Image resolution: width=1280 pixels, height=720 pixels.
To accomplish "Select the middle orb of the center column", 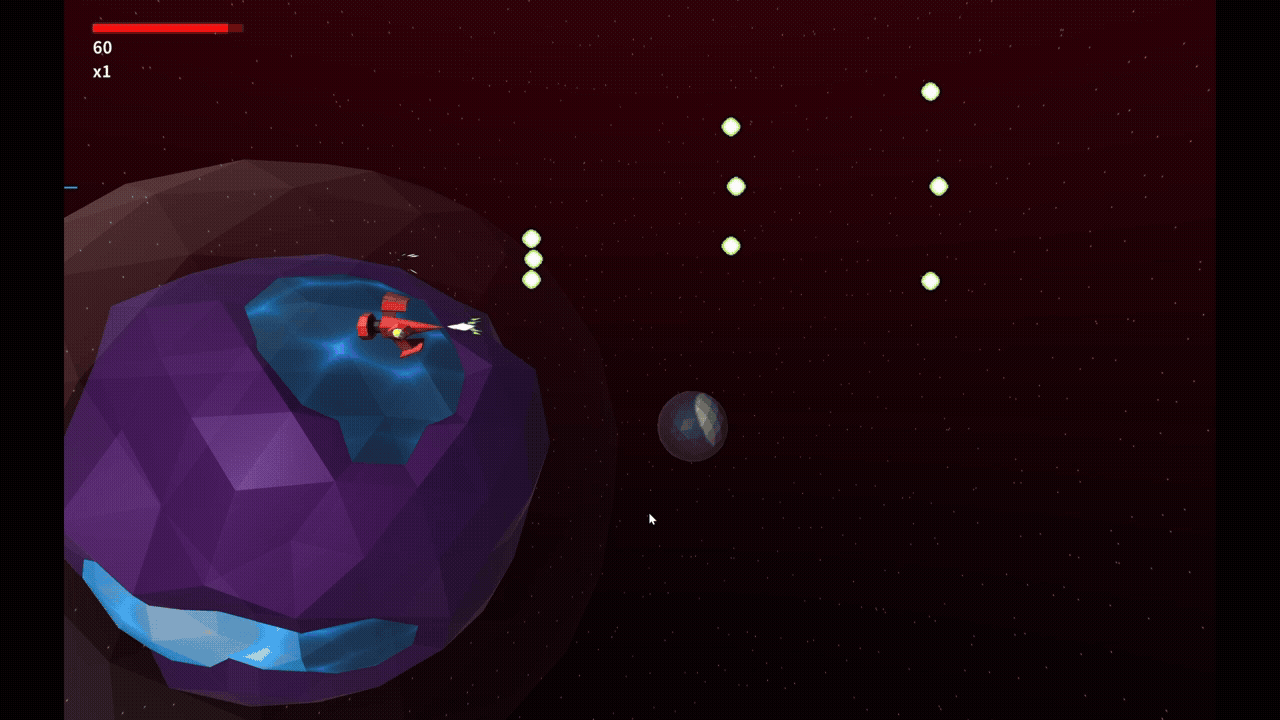I will pyautogui.click(x=737, y=185).
